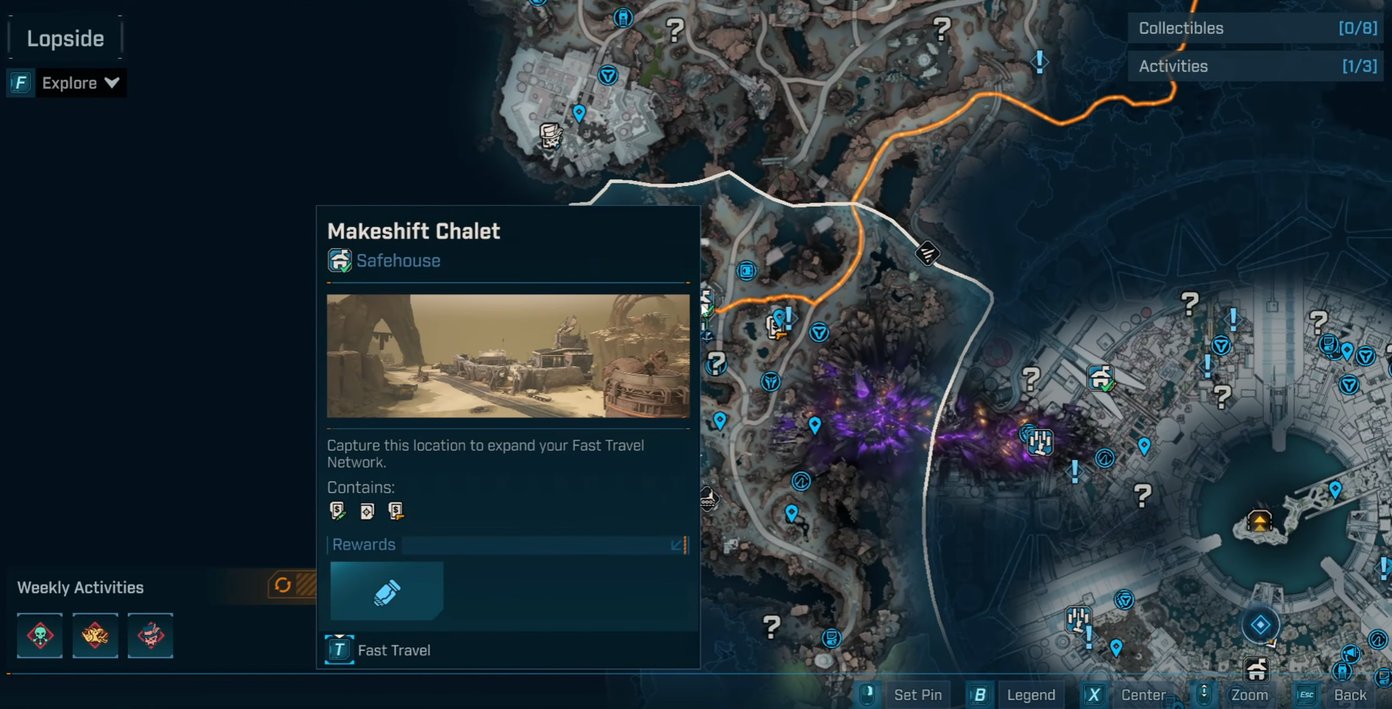Click the black diamond marker on the white boundary

coord(927,253)
